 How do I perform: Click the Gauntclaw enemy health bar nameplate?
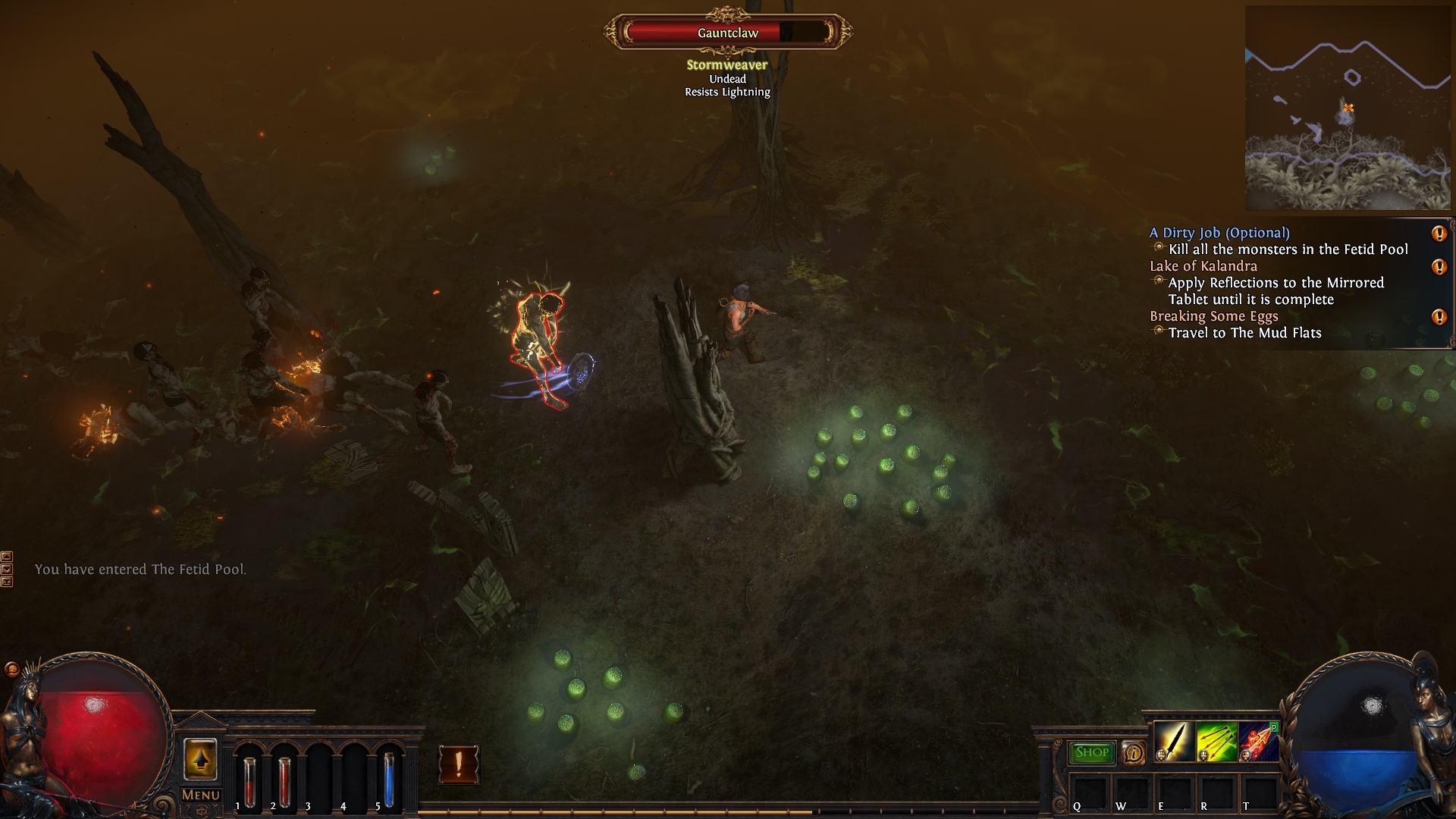(728, 33)
